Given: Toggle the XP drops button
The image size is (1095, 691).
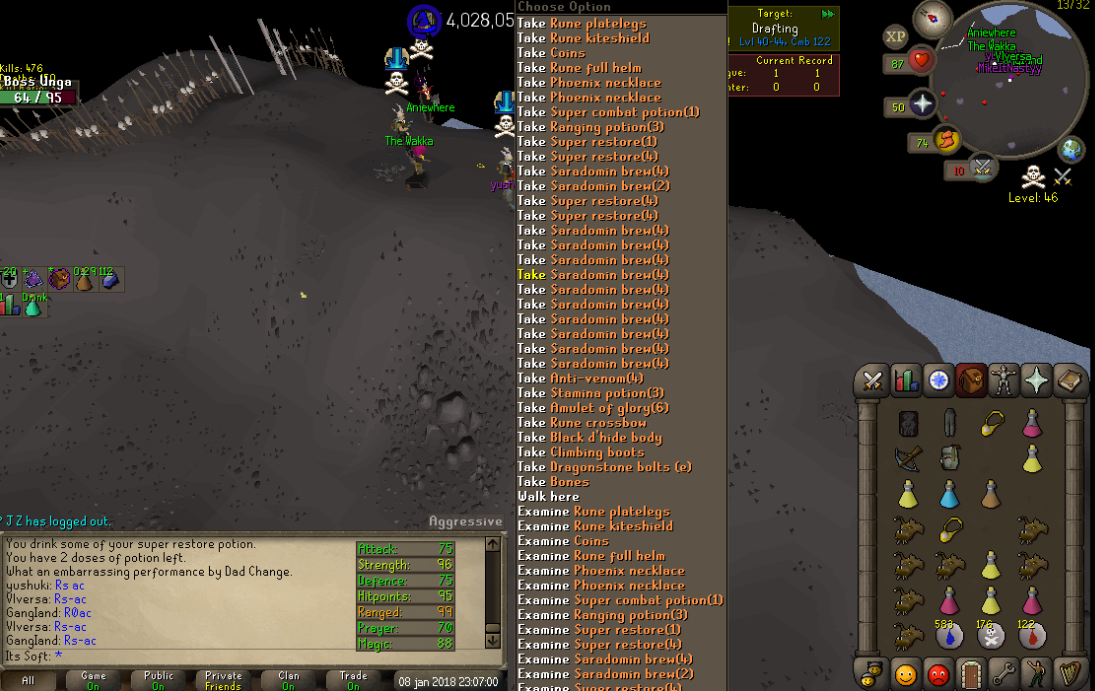Looking at the screenshot, I should (x=895, y=37).
